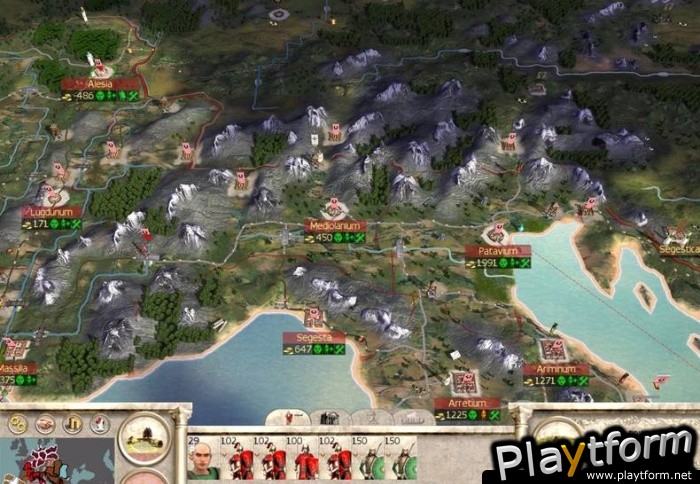Open the gold coins overview button
700x484 pixels.
(x=18, y=425)
